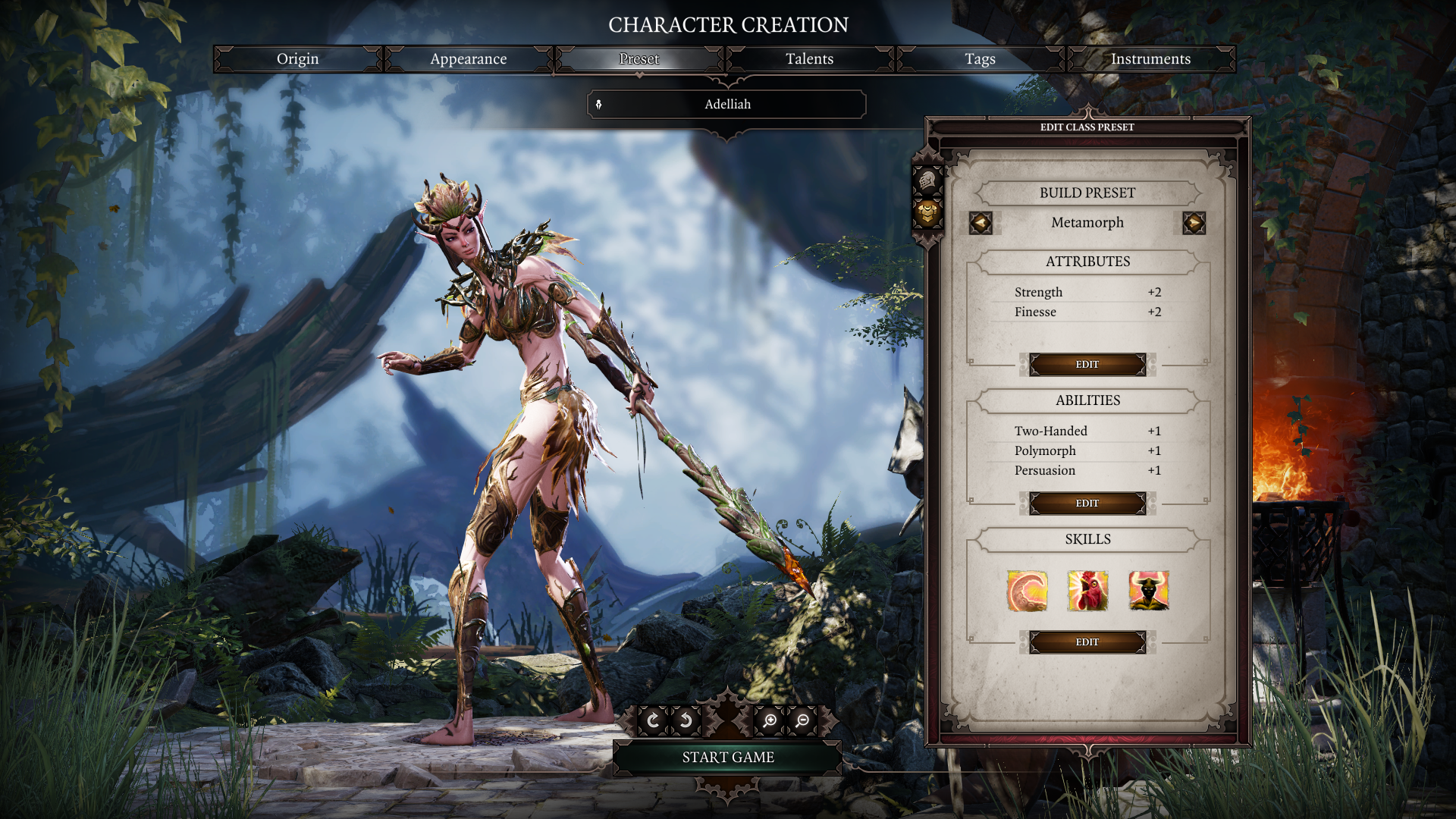The width and height of the screenshot is (1456, 819).
Task: Cycle to the previous build preset
Action: click(x=981, y=223)
